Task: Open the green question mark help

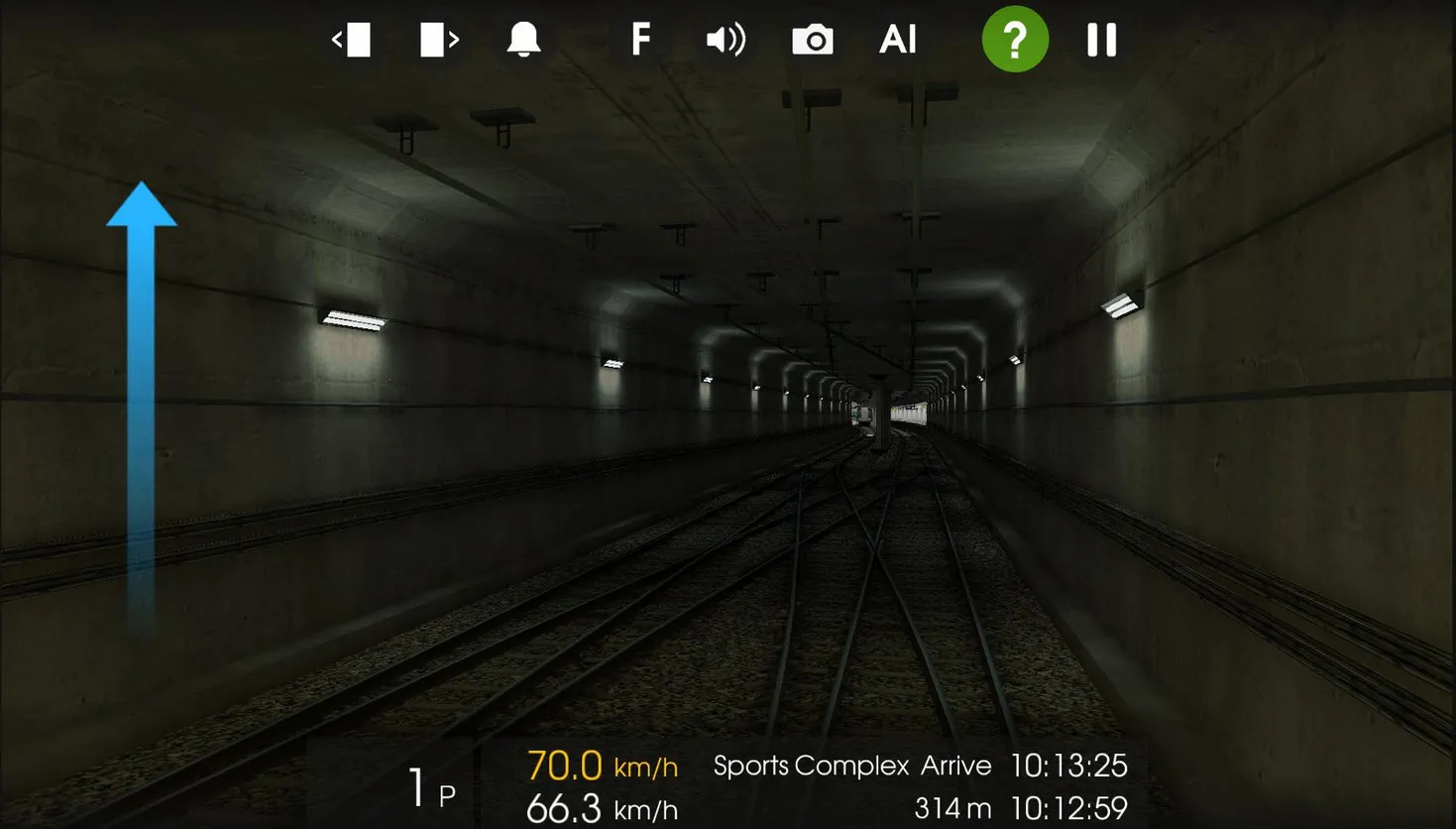Action: click(1015, 40)
